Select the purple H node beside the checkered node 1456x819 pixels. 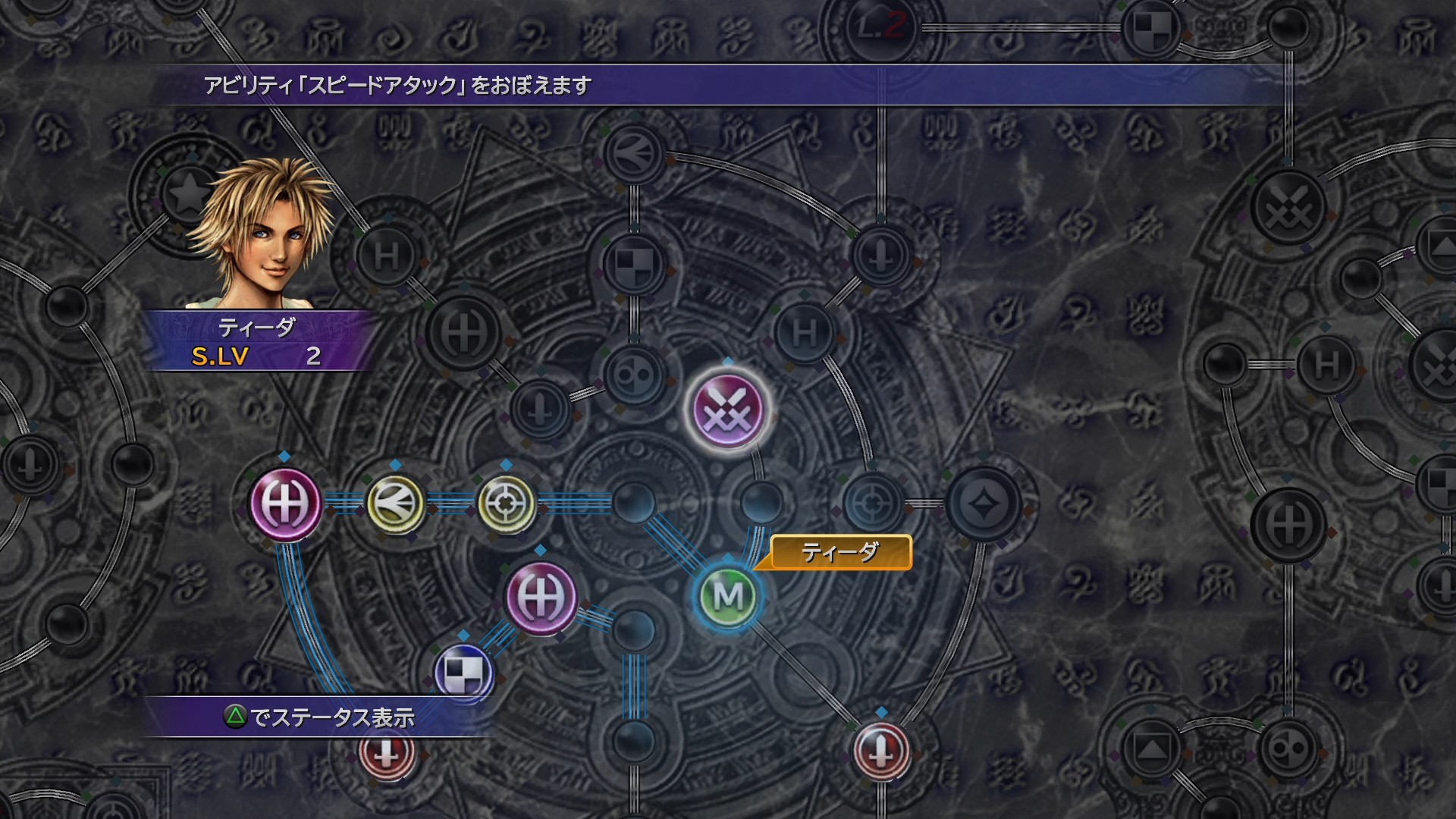click(541, 597)
